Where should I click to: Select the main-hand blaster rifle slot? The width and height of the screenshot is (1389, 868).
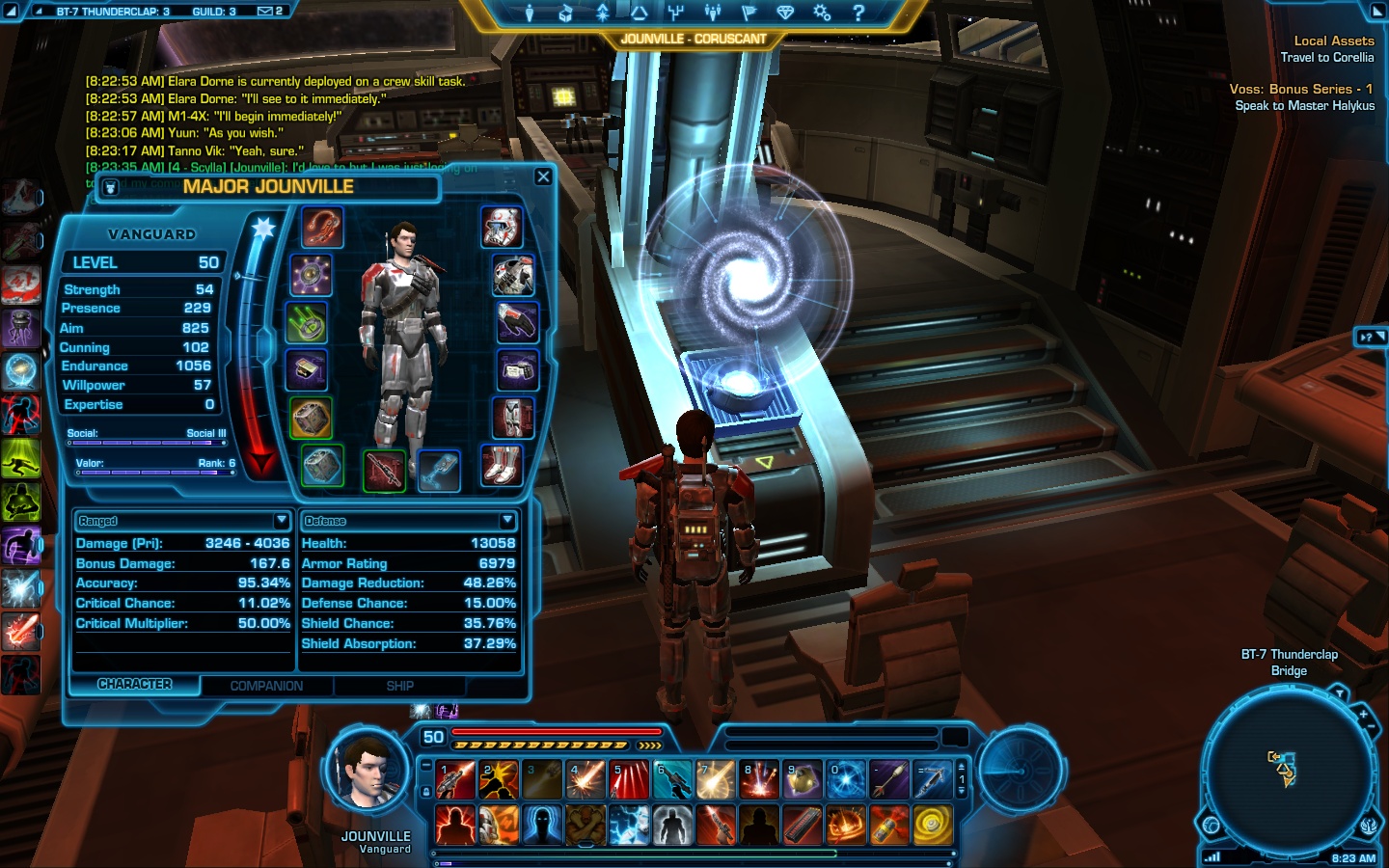coord(383,470)
